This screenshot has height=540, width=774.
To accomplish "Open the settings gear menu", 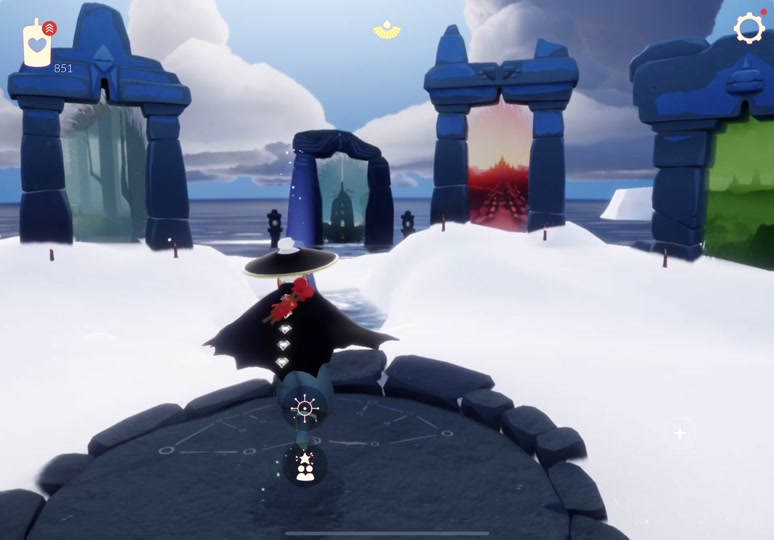I will 749,29.
